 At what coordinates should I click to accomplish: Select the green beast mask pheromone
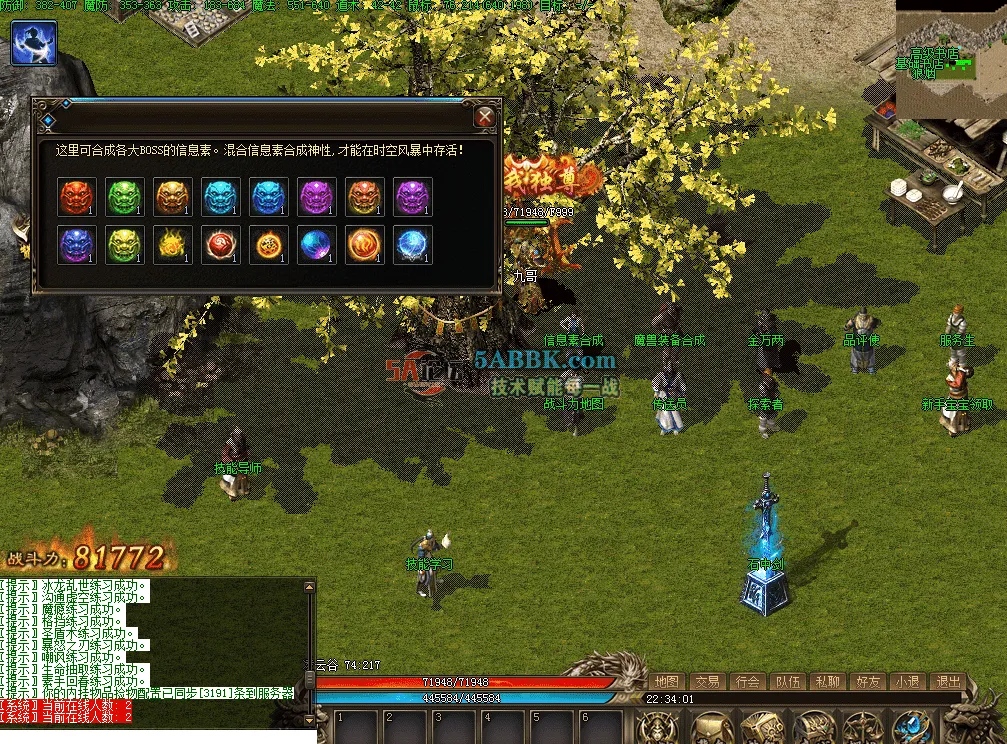(125, 197)
